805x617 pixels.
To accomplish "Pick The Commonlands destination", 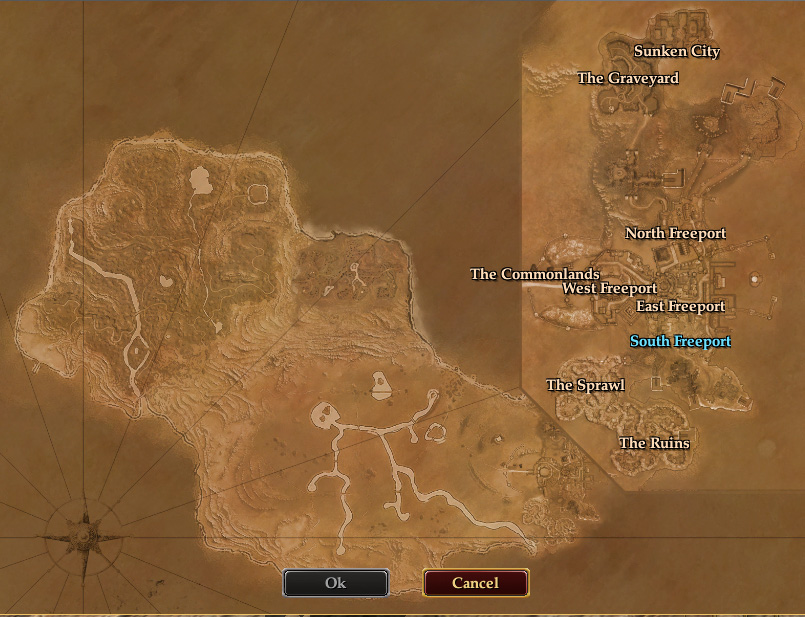I will [534, 274].
